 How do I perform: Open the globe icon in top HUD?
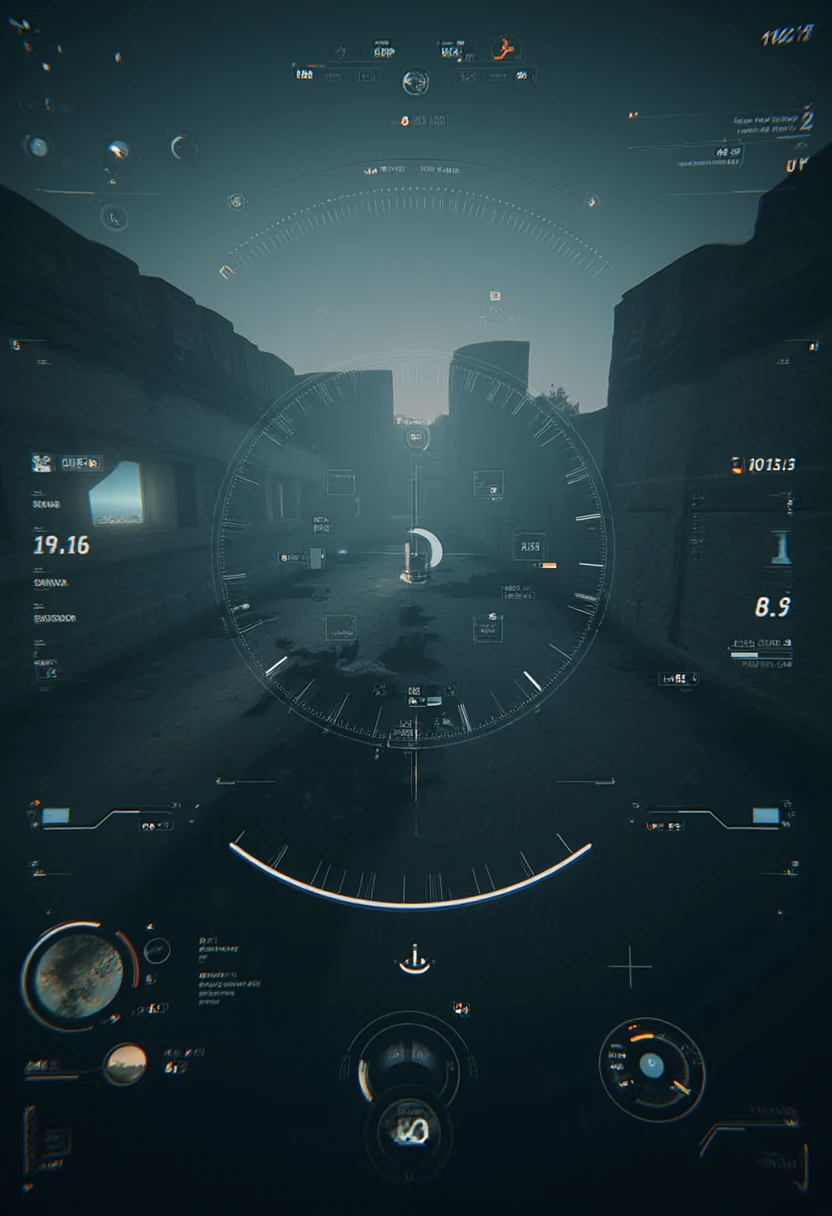[x=415, y=82]
